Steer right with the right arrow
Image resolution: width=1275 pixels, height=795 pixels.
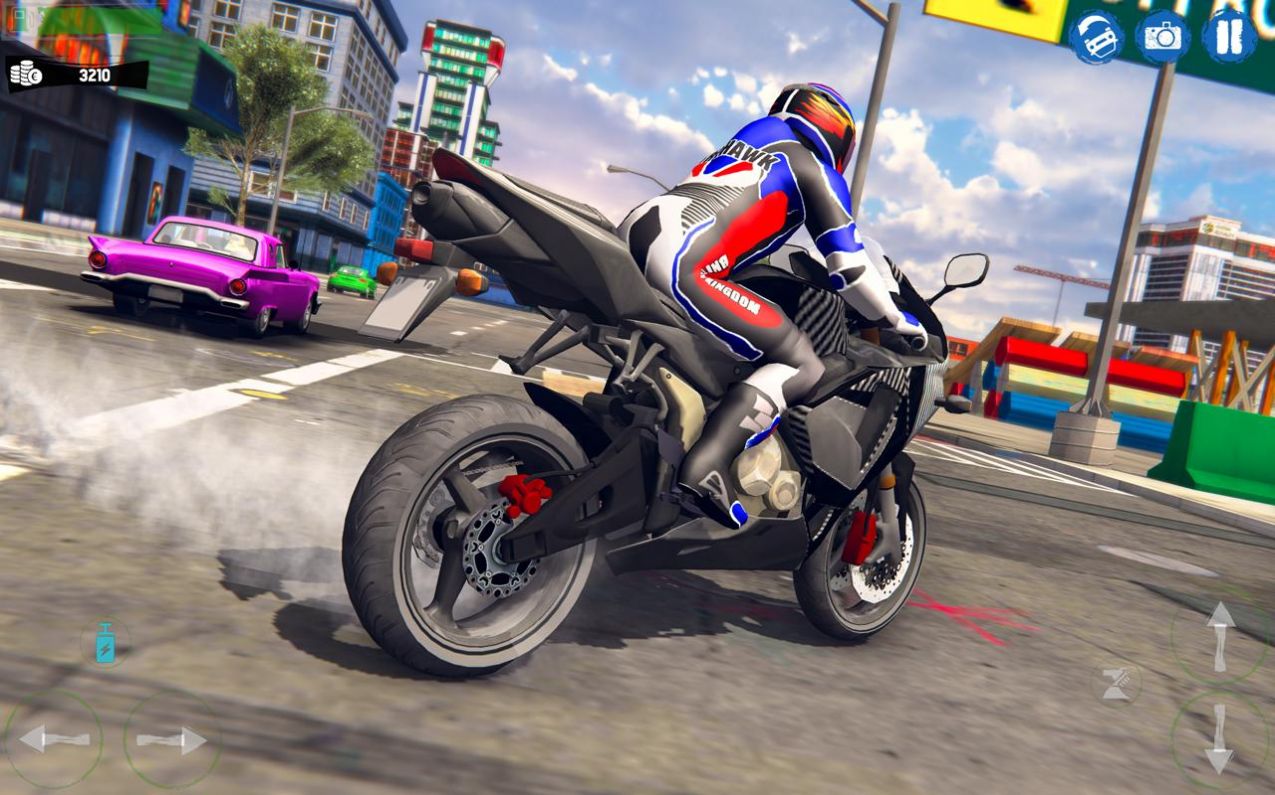172,739
